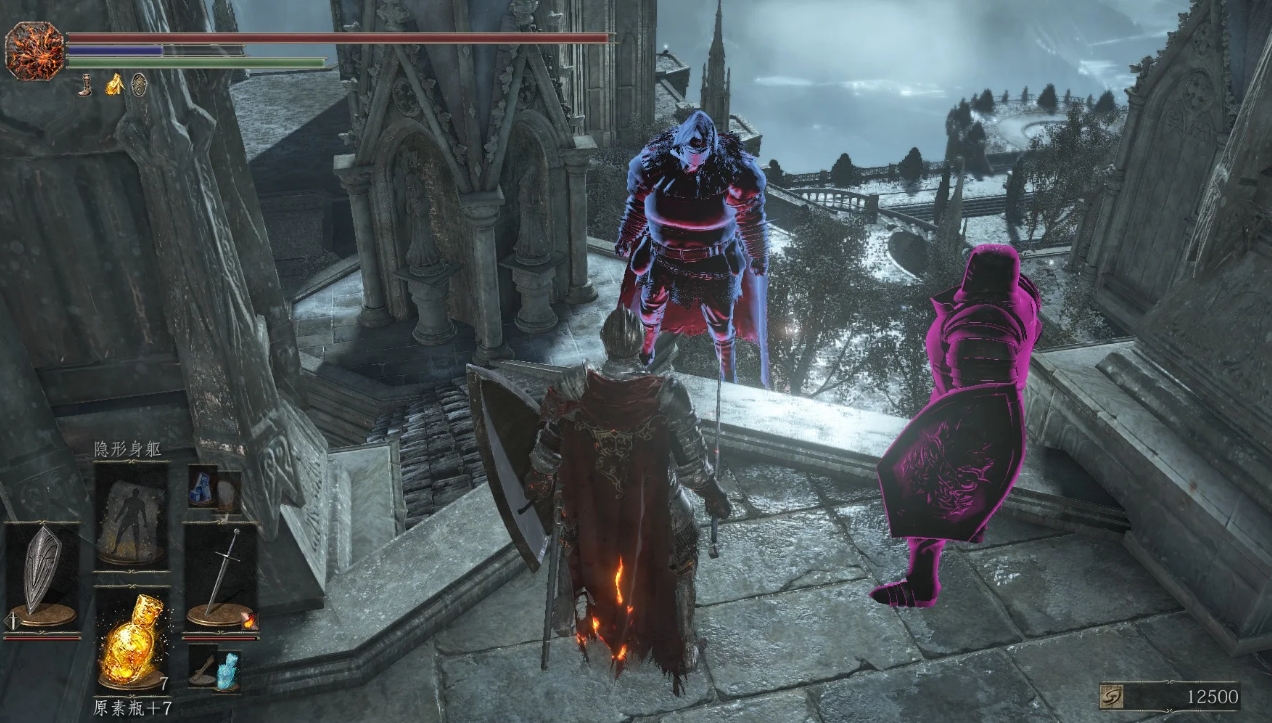Screen dimensions: 1272x723
Task: Click the ember emblem beside the health bar
Action: [34, 50]
